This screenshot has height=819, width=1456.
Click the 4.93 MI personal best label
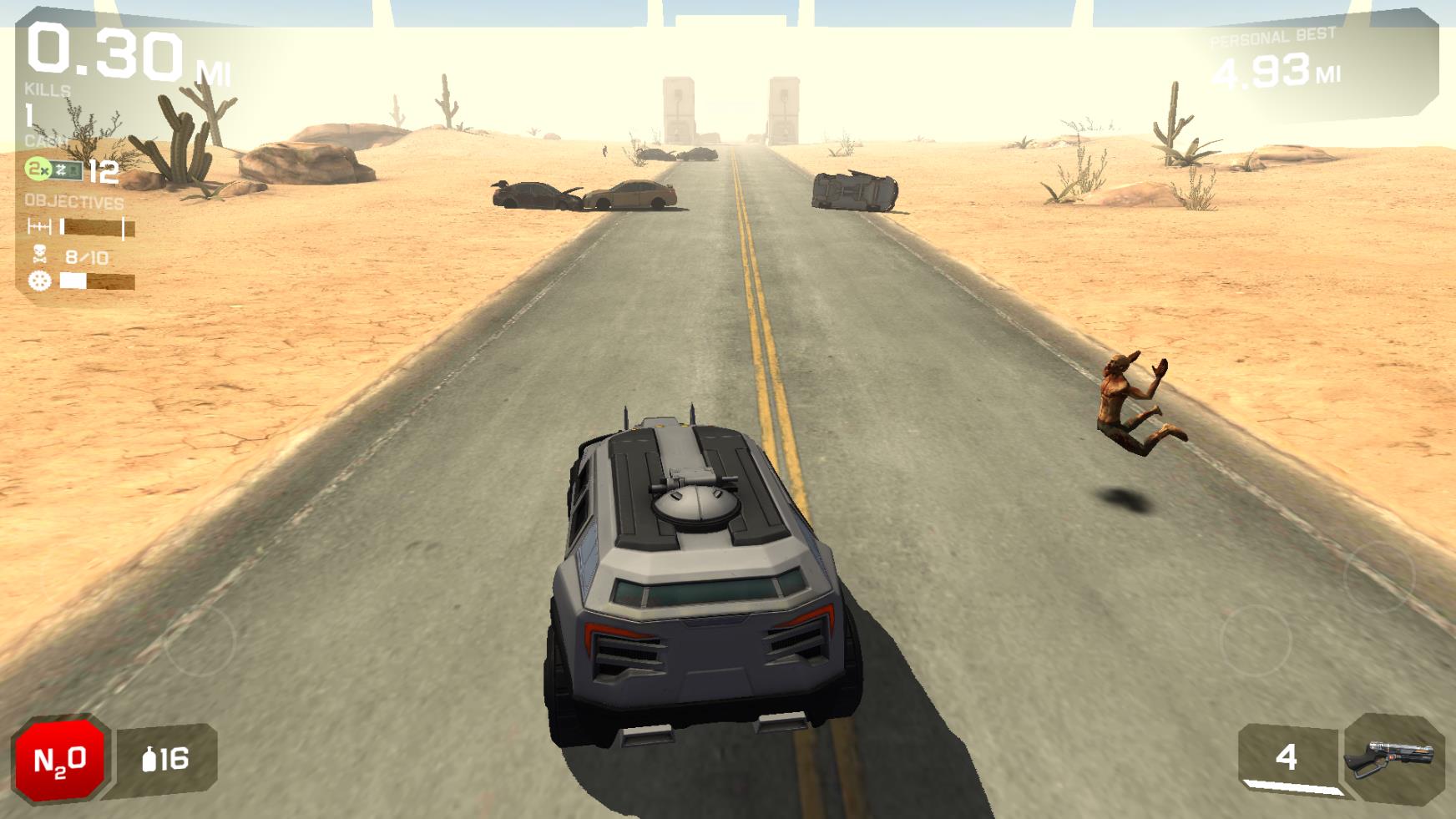(1275, 71)
